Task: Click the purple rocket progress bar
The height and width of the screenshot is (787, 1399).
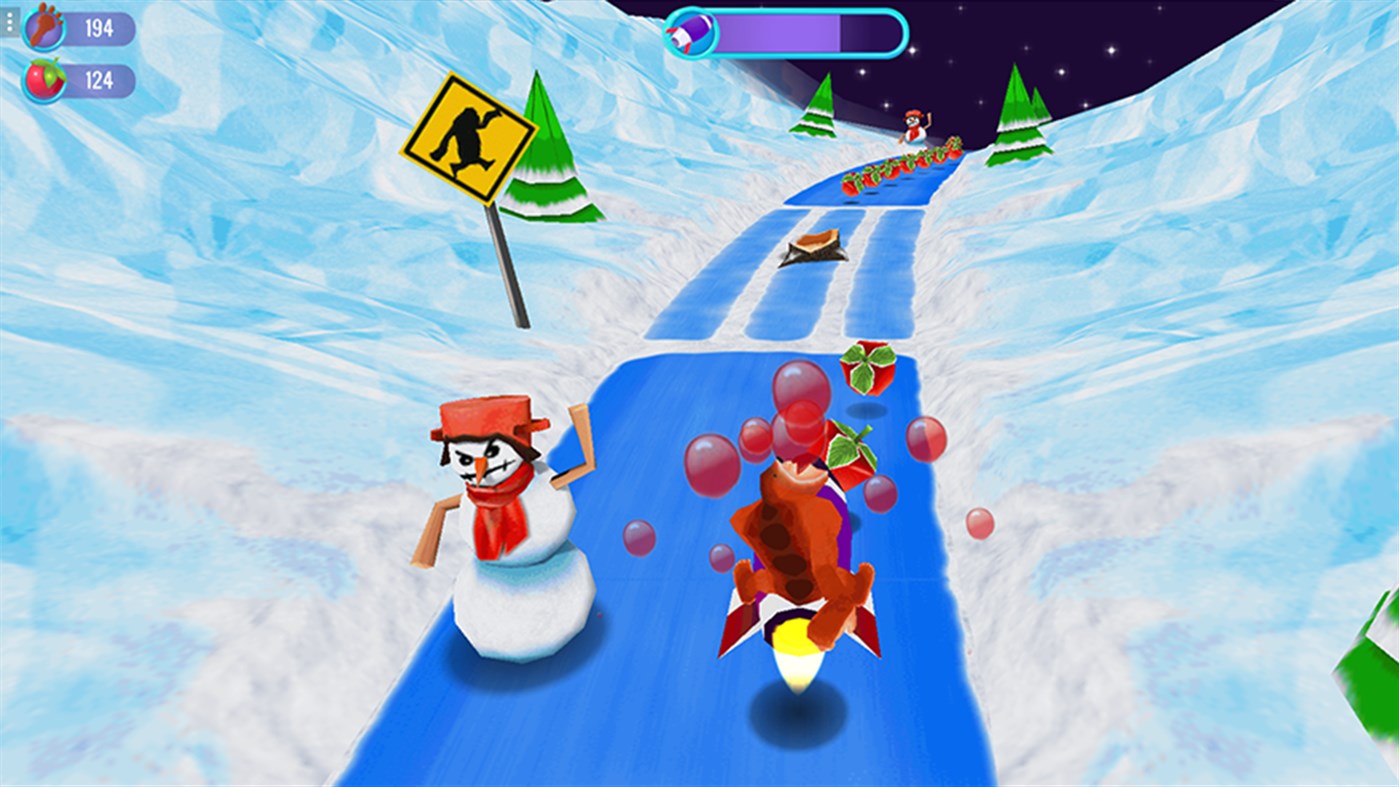Action: (800, 31)
